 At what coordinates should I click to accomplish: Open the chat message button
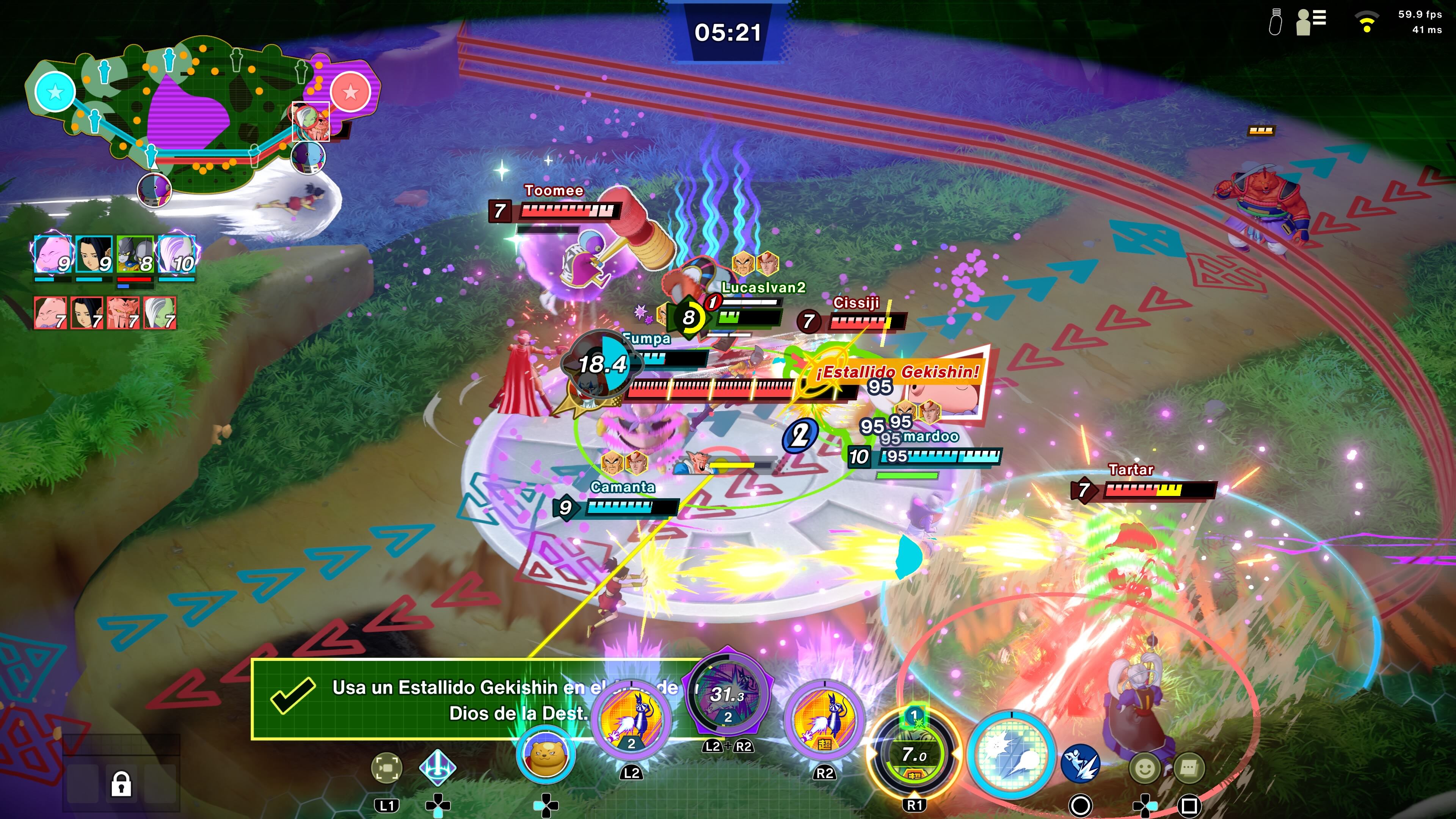point(1189,767)
